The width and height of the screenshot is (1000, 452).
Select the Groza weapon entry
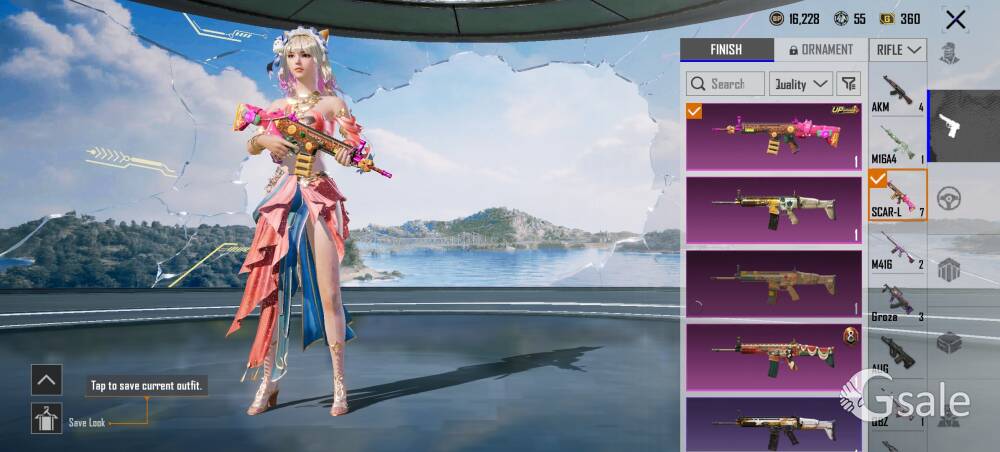(897, 300)
